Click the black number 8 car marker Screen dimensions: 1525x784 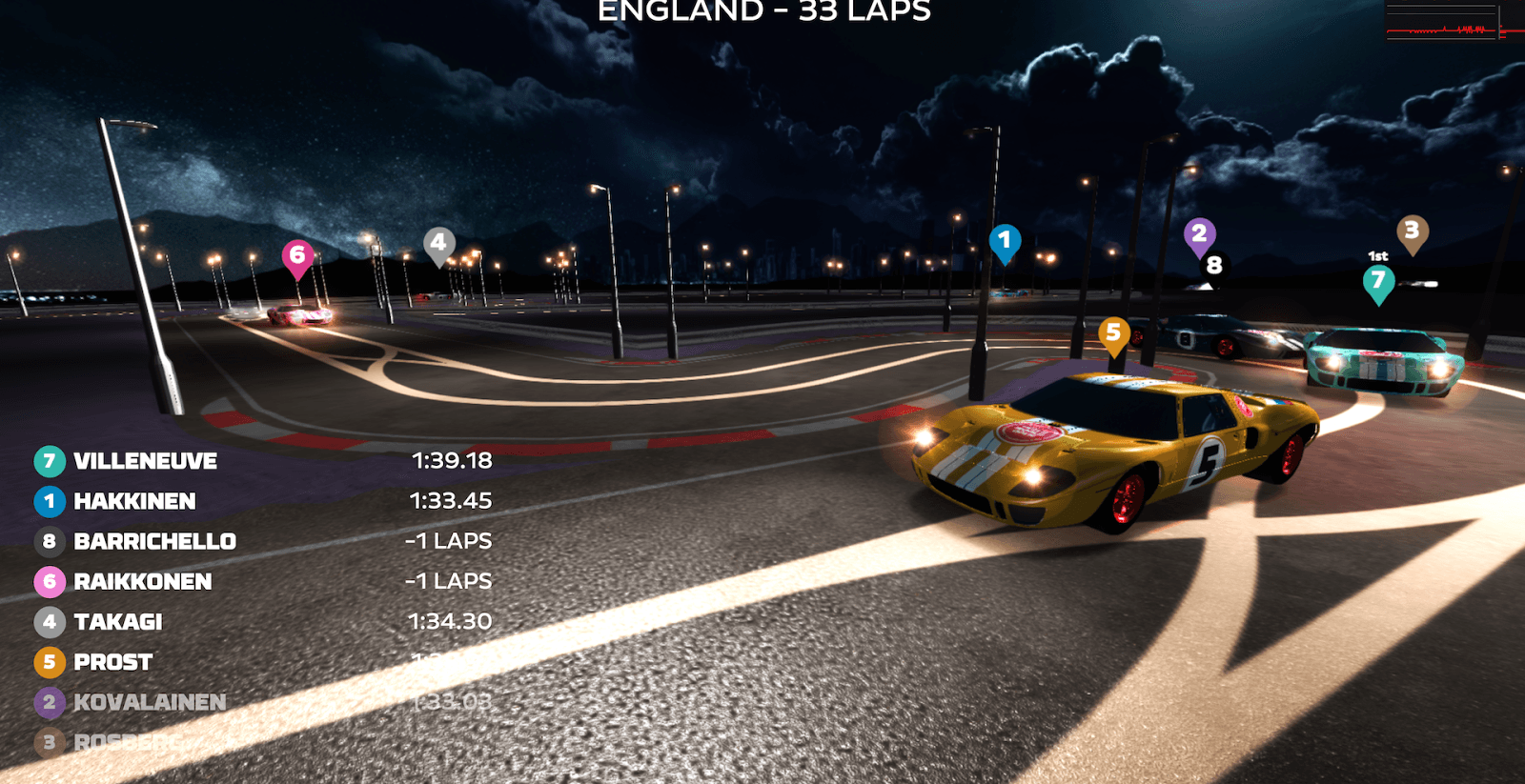coord(1214,265)
